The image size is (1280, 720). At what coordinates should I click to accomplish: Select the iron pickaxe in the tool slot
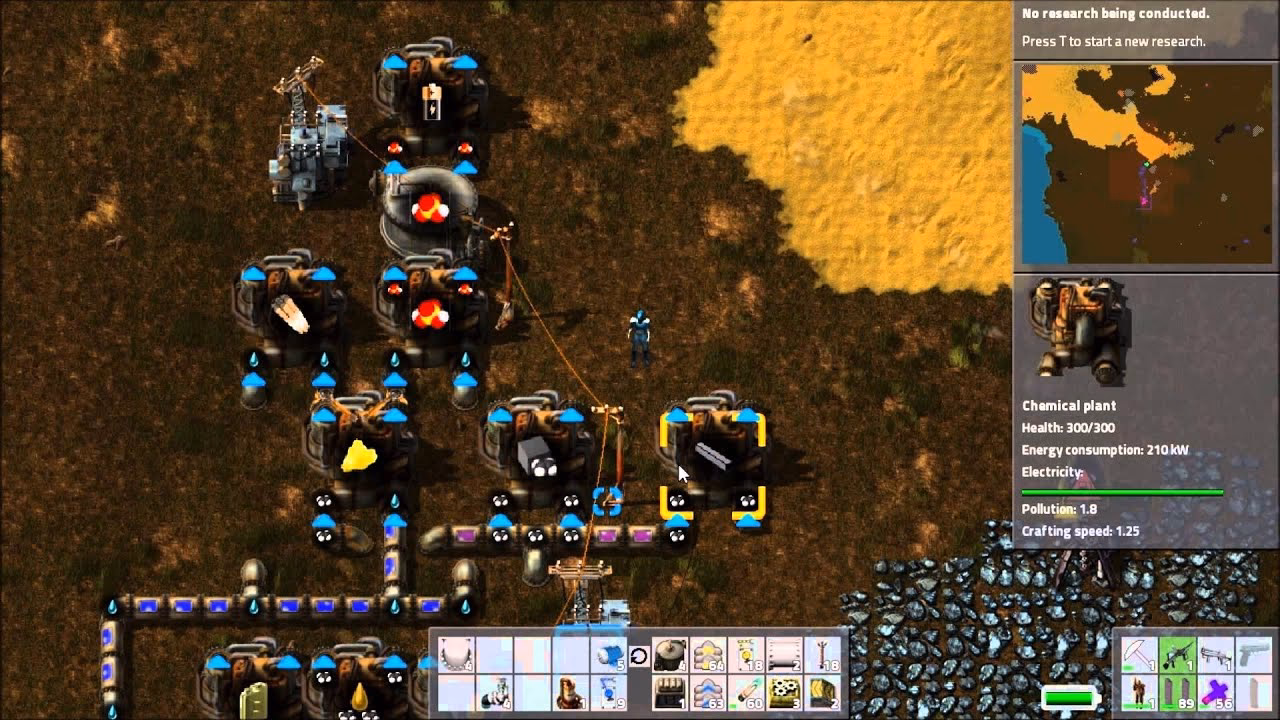coord(1138,653)
